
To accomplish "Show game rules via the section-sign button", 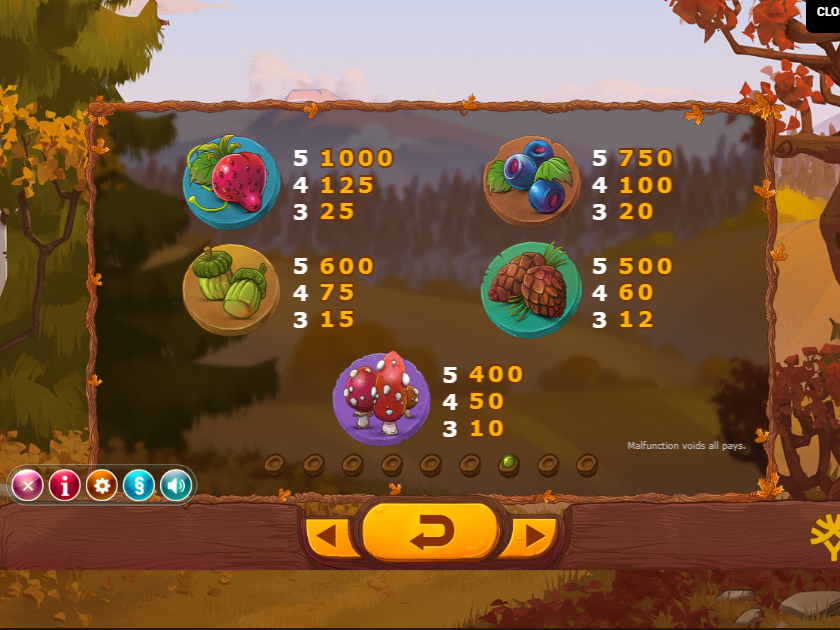I will coord(138,486).
